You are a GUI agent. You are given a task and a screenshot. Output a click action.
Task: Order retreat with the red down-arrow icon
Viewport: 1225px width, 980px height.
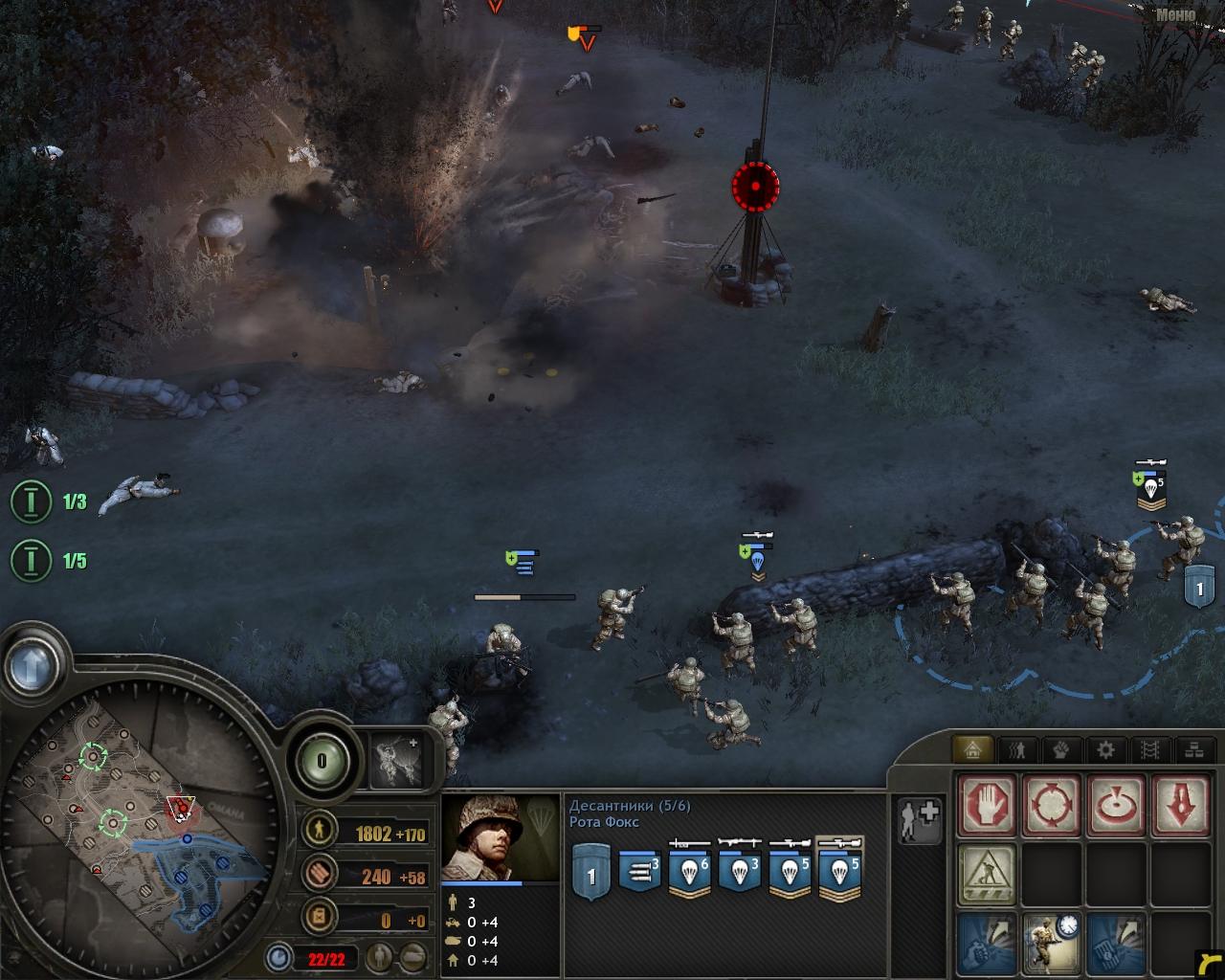pyautogui.click(x=1179, y=804)
